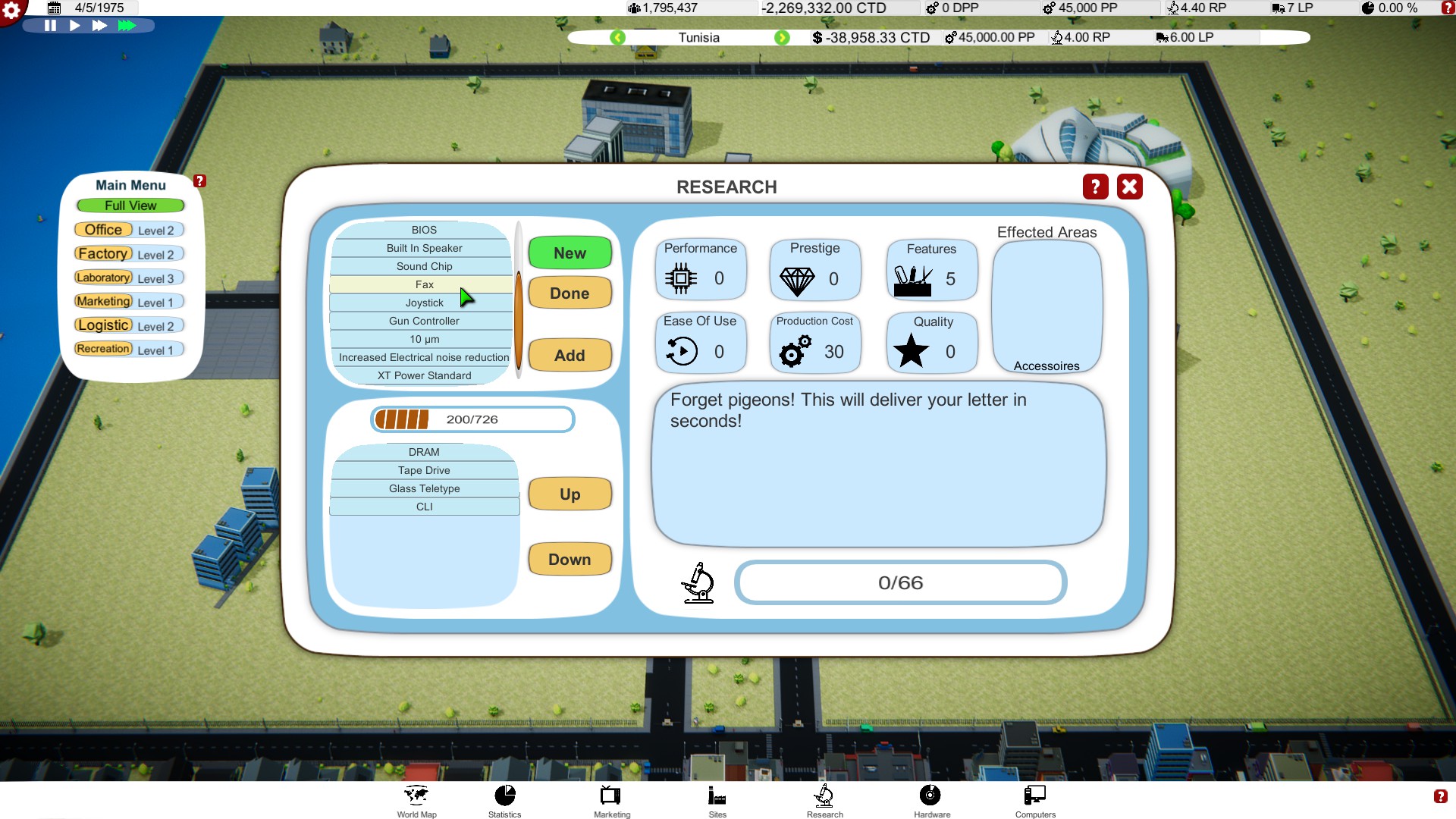Screen dimensions: 1456x819
Task: Pause the game simulation
Action: click(50, 25)
